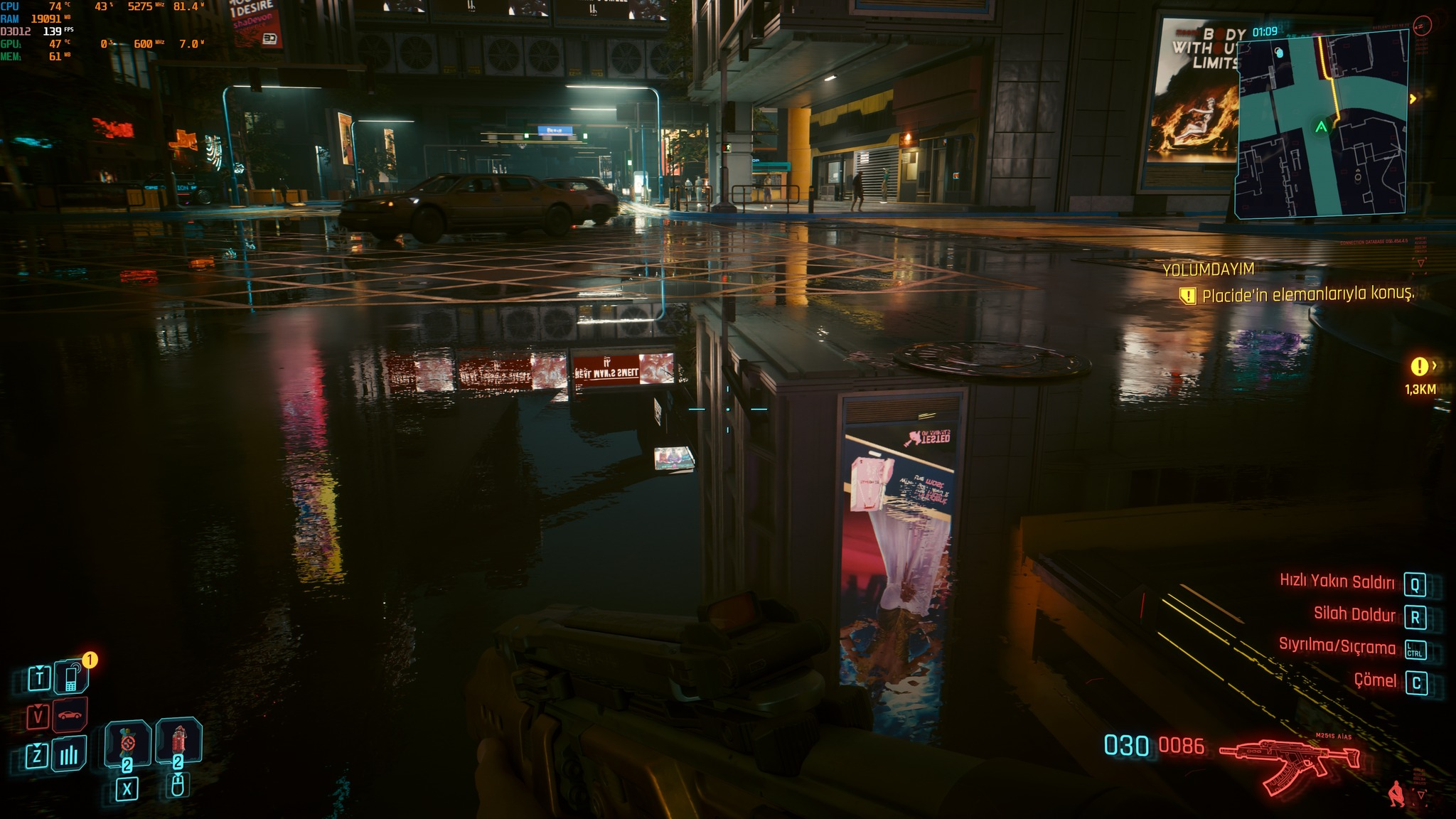The height and width of the screenshot is (819, 1456).
Task: Select the yellow quest marker showing 1,3KM
Action: [x=1419, y=367]
